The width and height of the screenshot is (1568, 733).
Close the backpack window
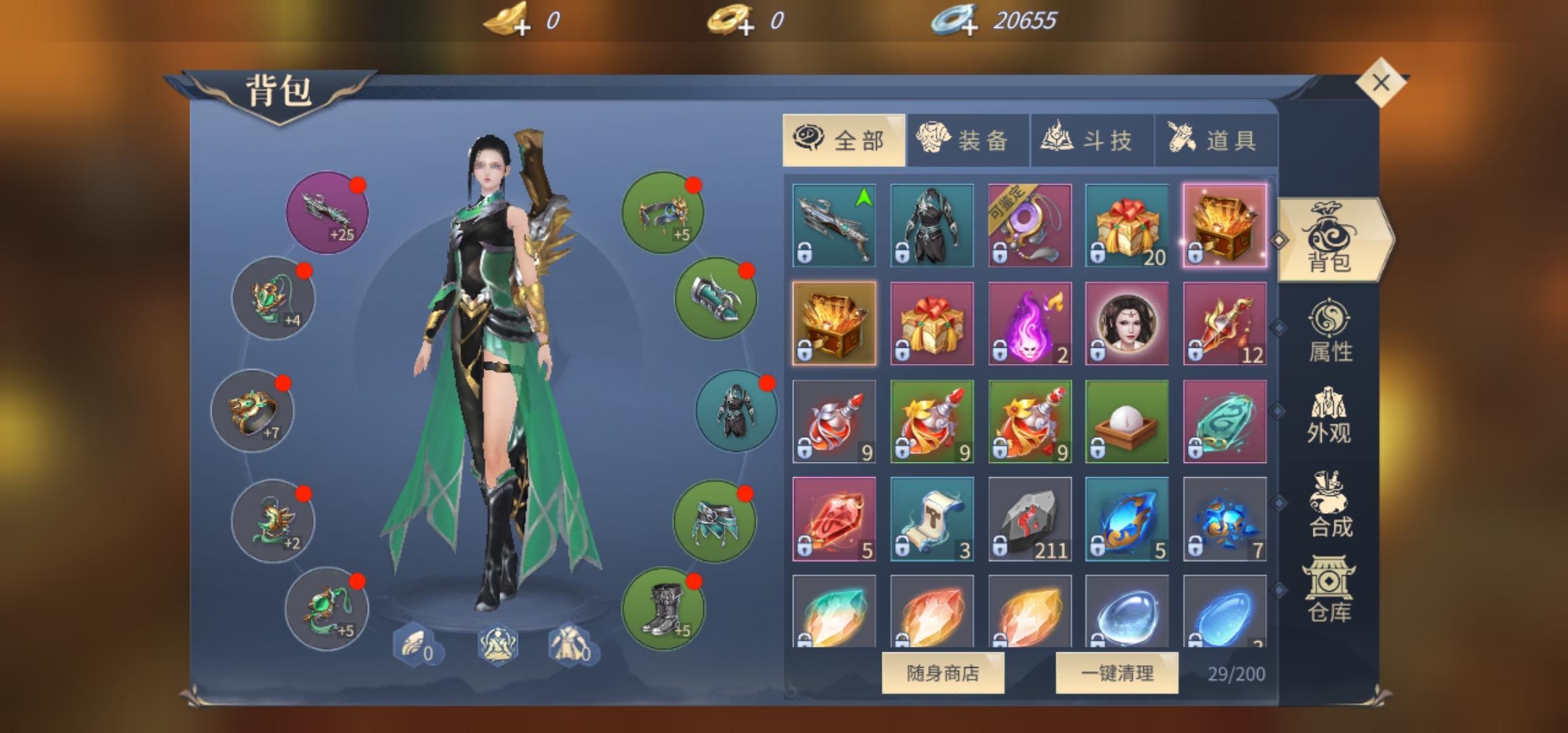(x=1381, y=83)
